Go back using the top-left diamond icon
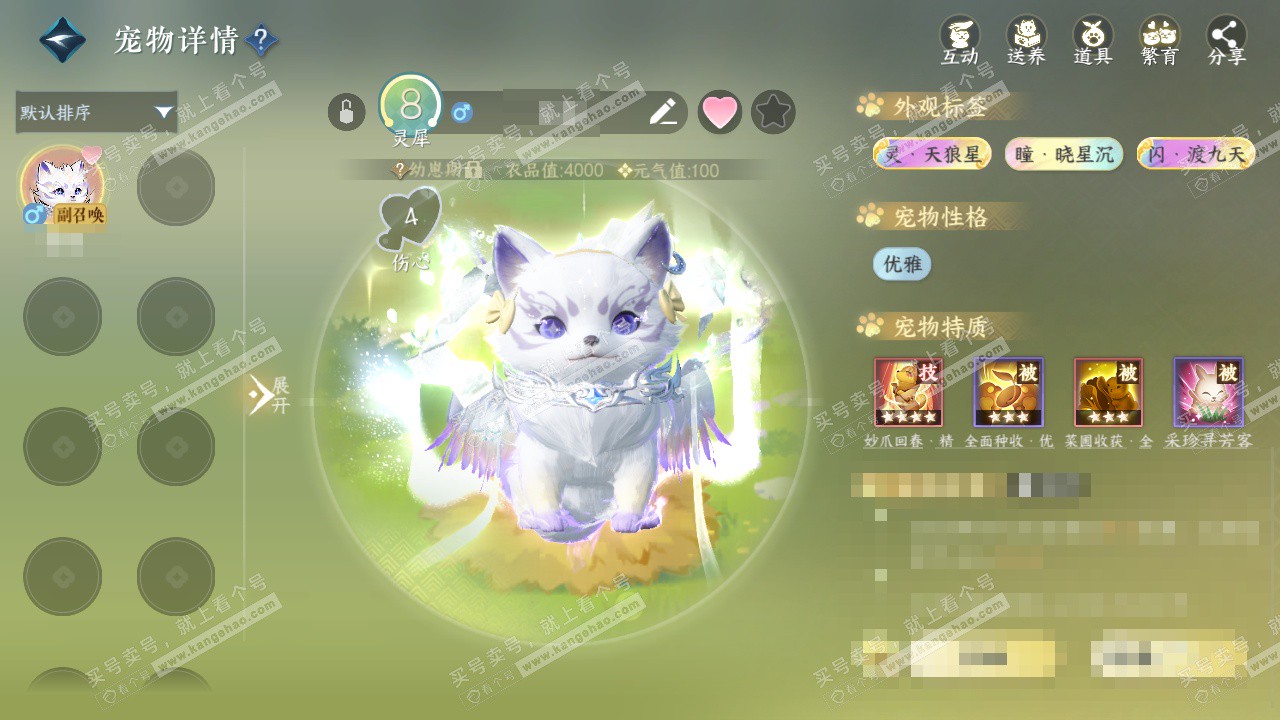The width and height of the screenshot is (1280, 720). click(62, 40)
